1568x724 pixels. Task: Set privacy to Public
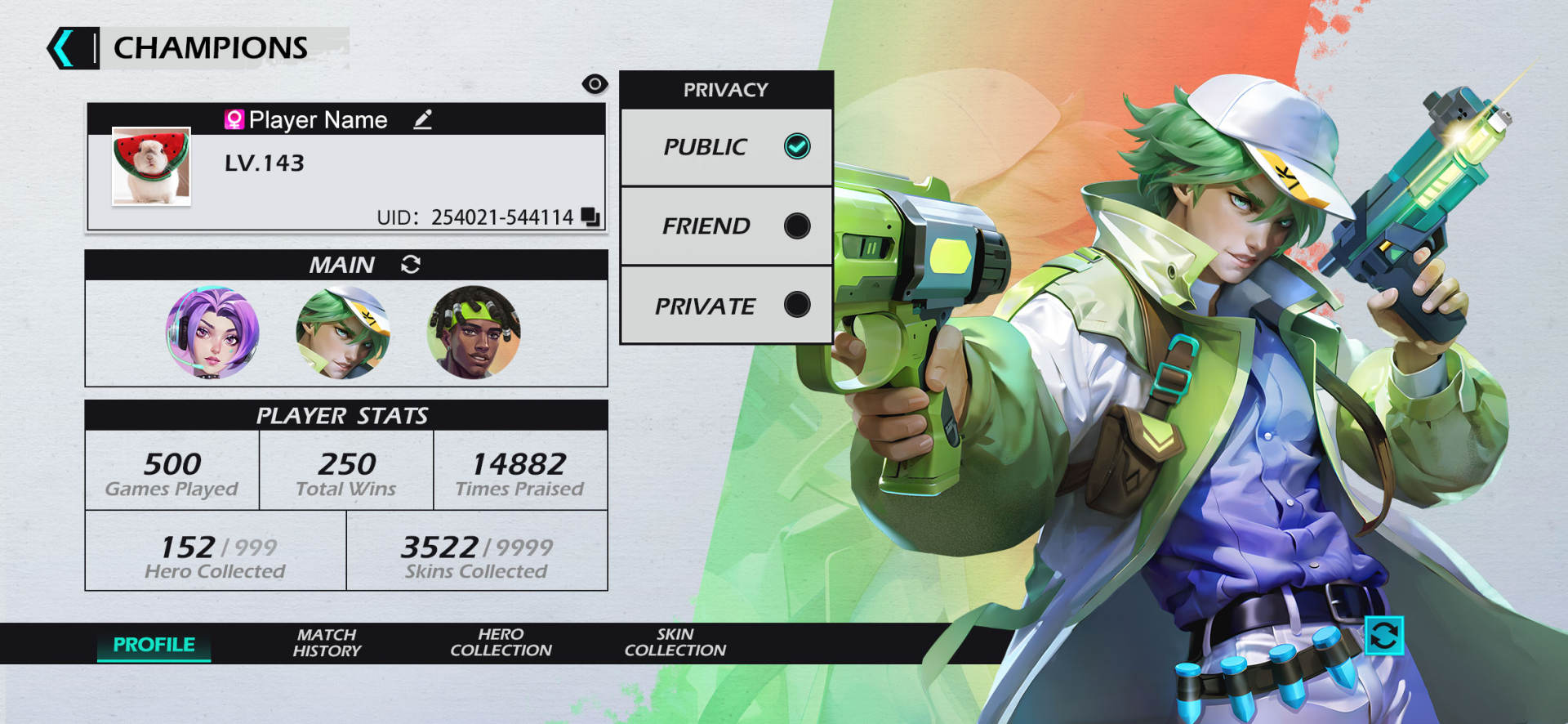[x=797, y=147]
